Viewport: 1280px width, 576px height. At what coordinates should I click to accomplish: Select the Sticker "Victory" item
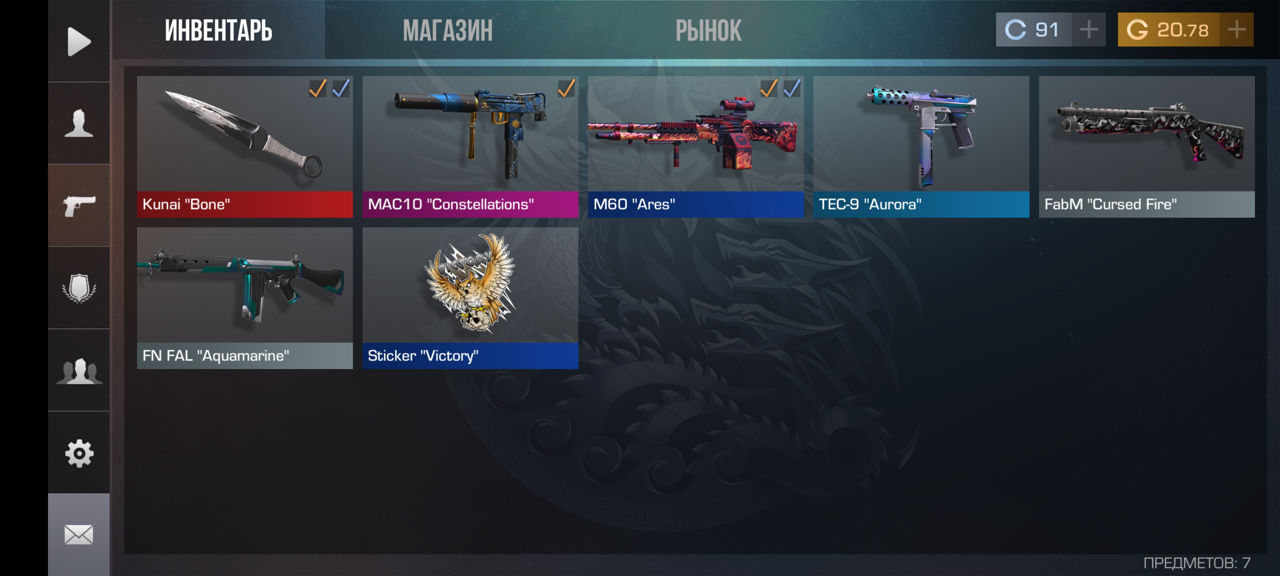coord(470,298)
